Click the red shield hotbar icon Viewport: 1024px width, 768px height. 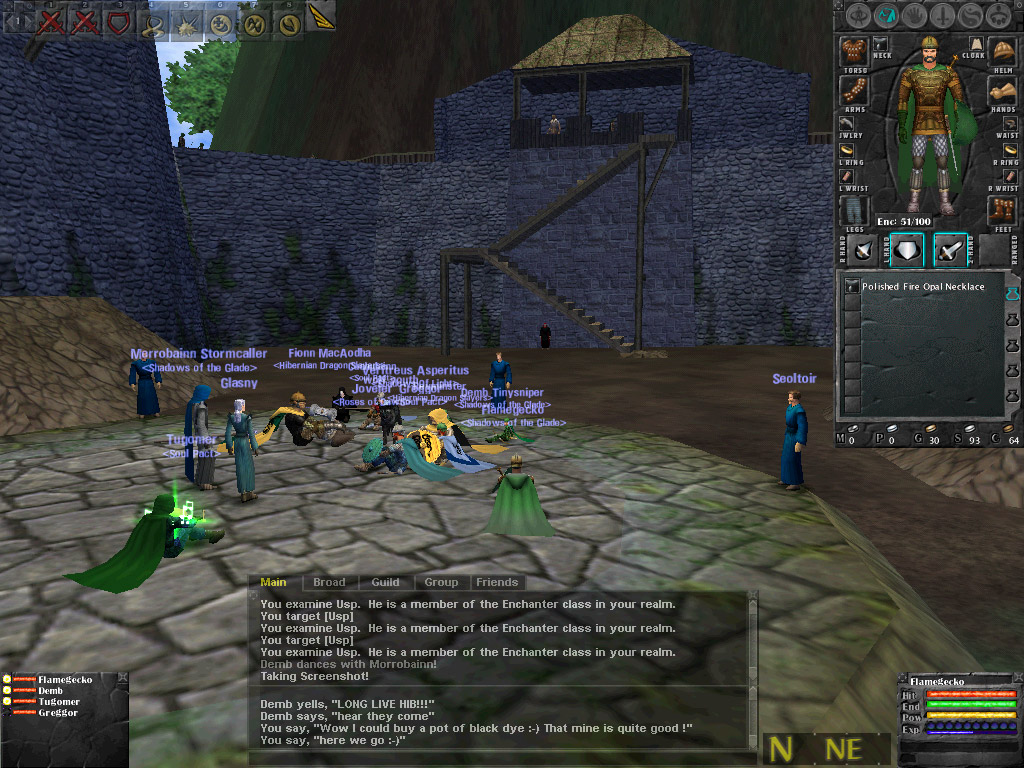point(119,21)
